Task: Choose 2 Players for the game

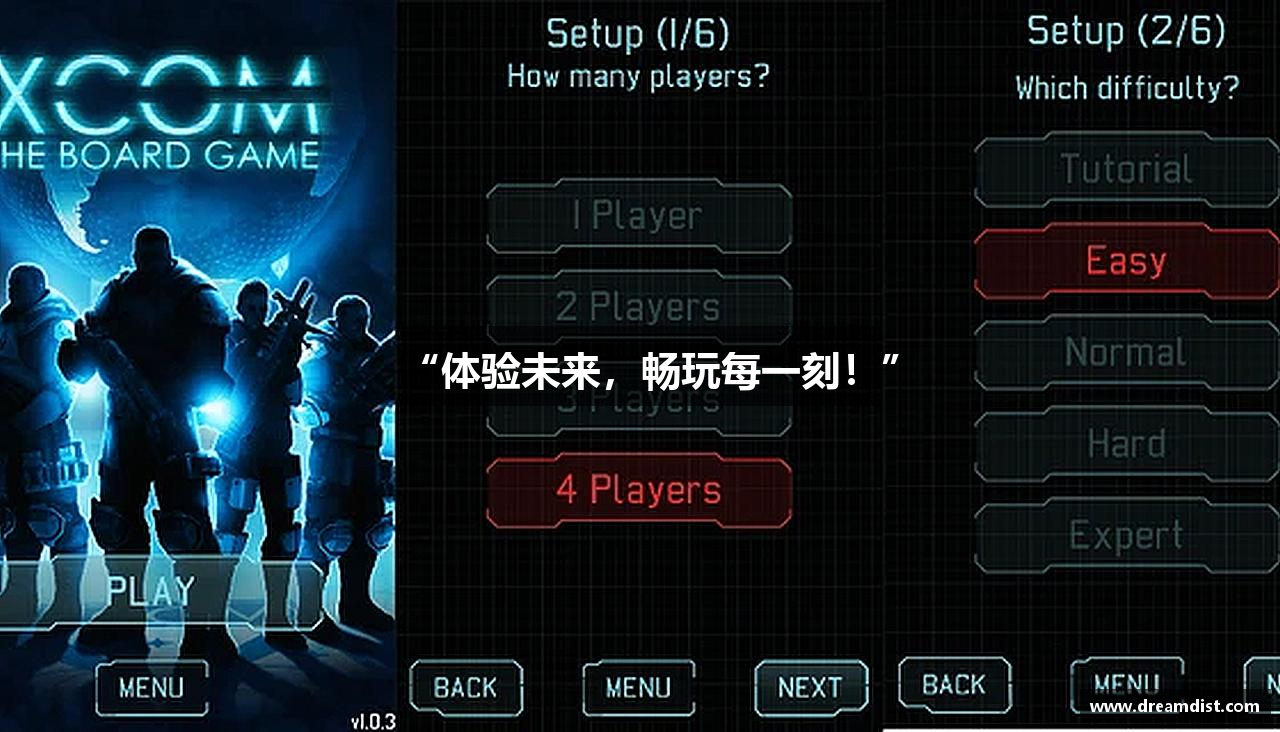Action: tap(638, 307)
